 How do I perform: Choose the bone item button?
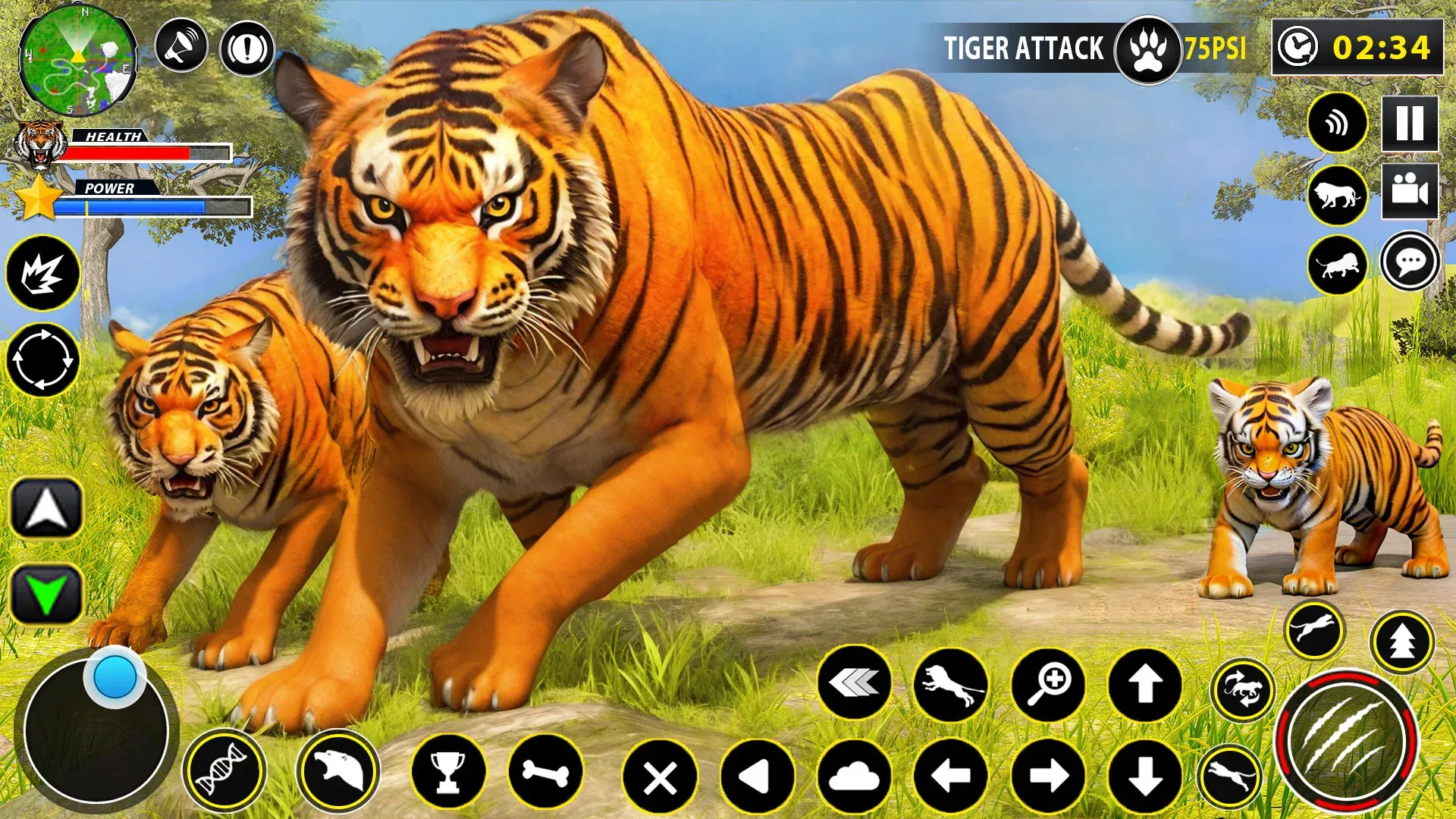coord(545,772)
